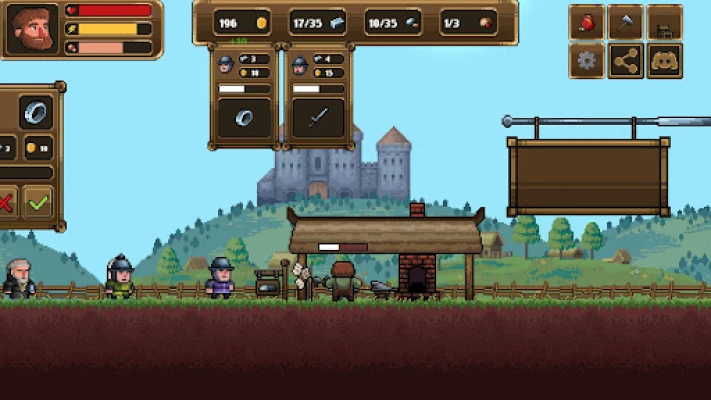Click the bearded blacksmith portrait
The image size is (711, 400).
point(31,31)
